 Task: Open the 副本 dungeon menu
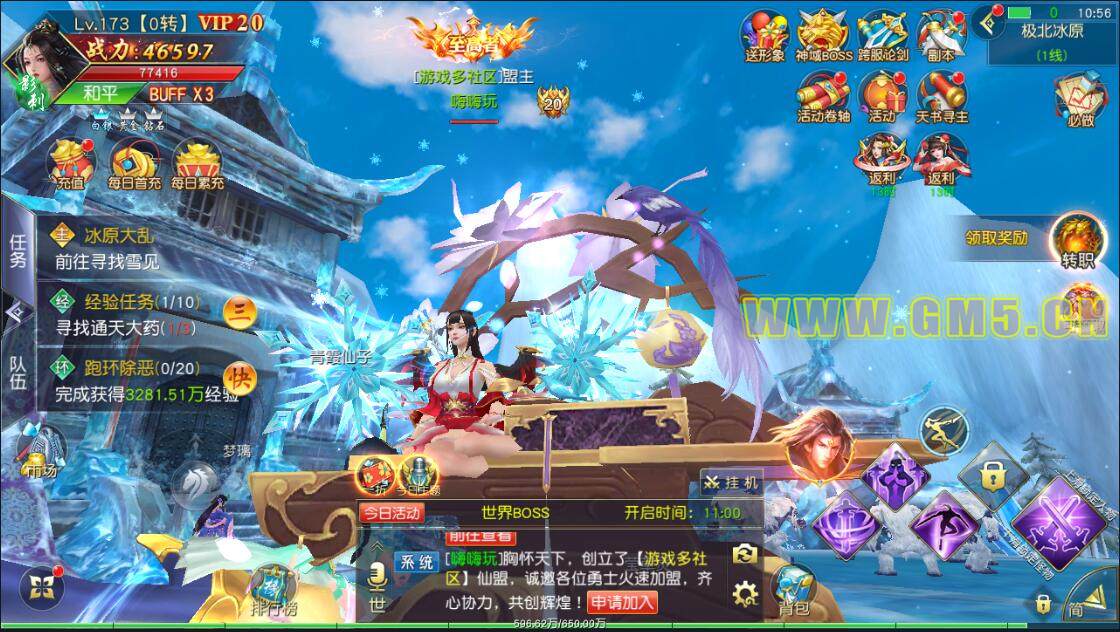click(x=941, y=34)
